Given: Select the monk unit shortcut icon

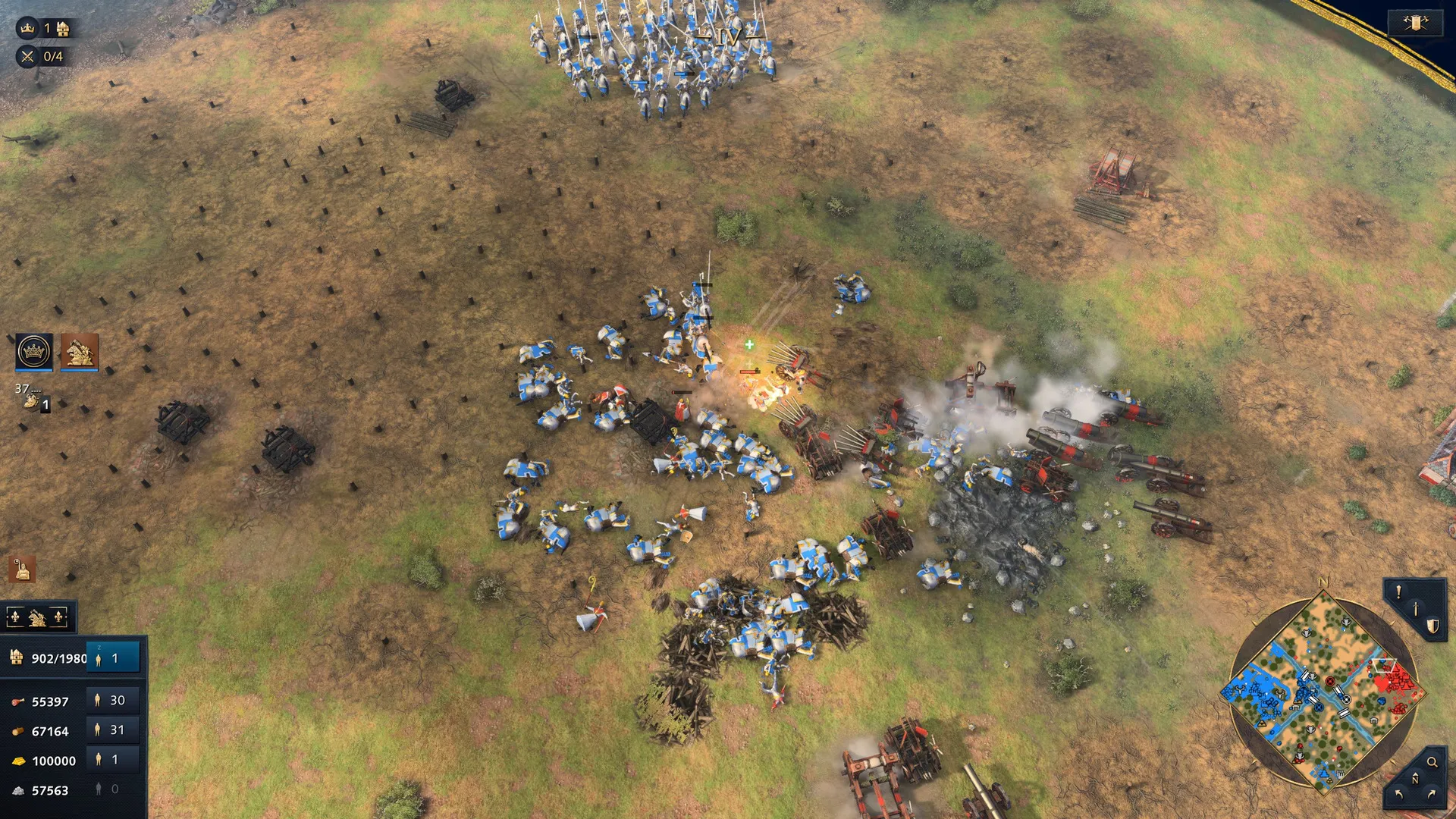Looking at the screenshot, I should pyautogui.click(x=22, y=570).
